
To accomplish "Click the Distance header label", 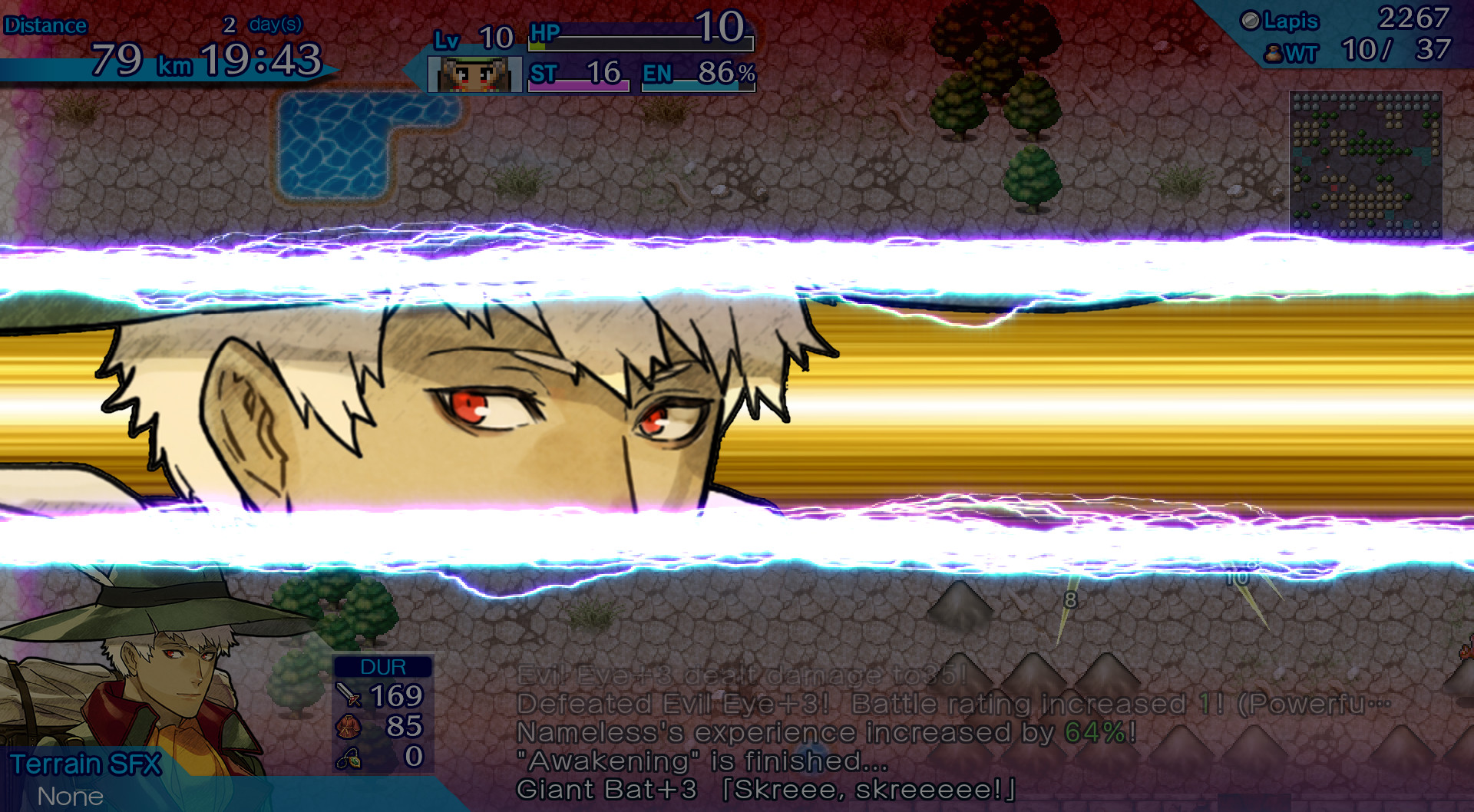I will tap(45, 25).
